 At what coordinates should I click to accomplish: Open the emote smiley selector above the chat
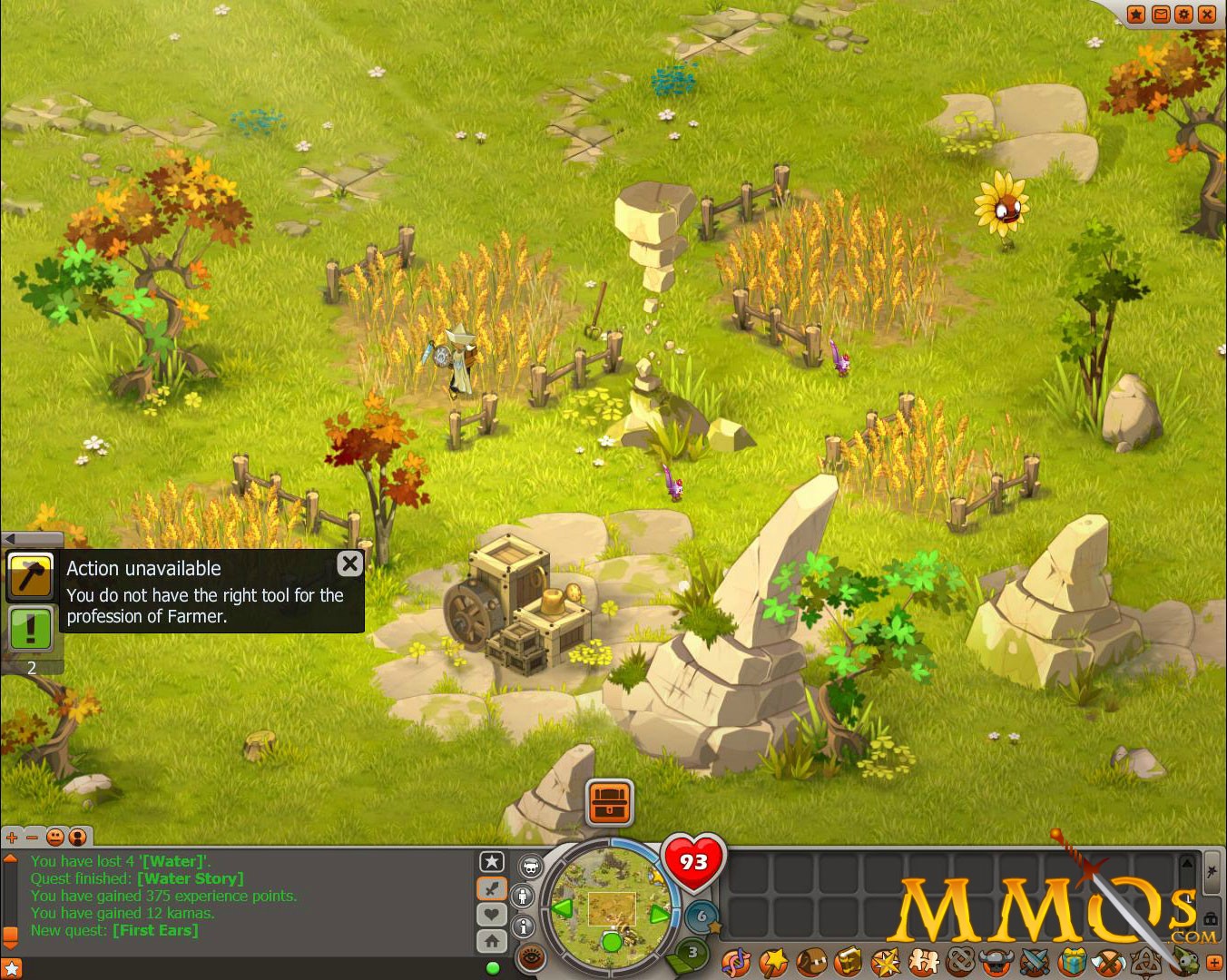[x=56, y=837]
